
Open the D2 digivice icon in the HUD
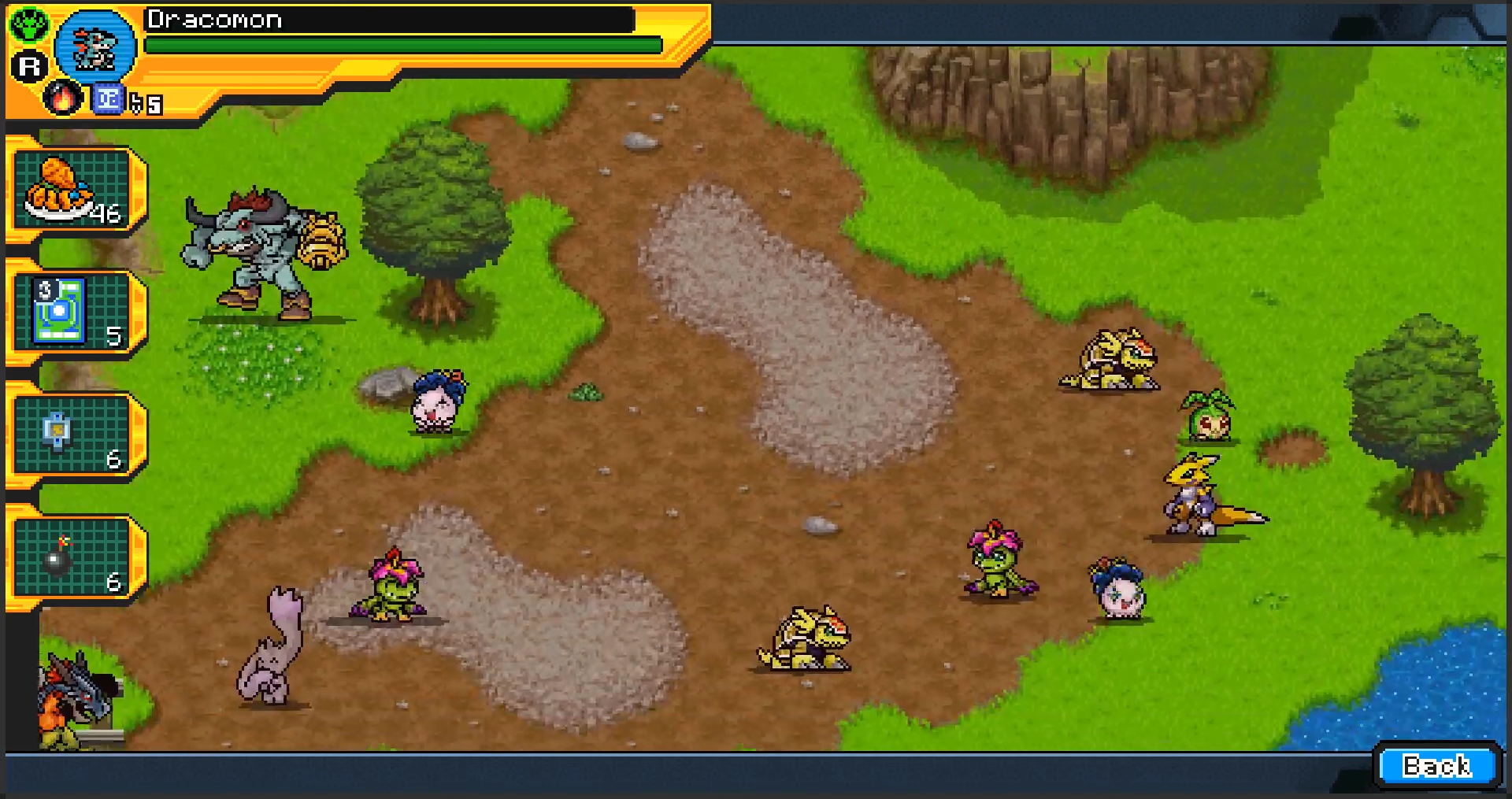click(108, 99)
